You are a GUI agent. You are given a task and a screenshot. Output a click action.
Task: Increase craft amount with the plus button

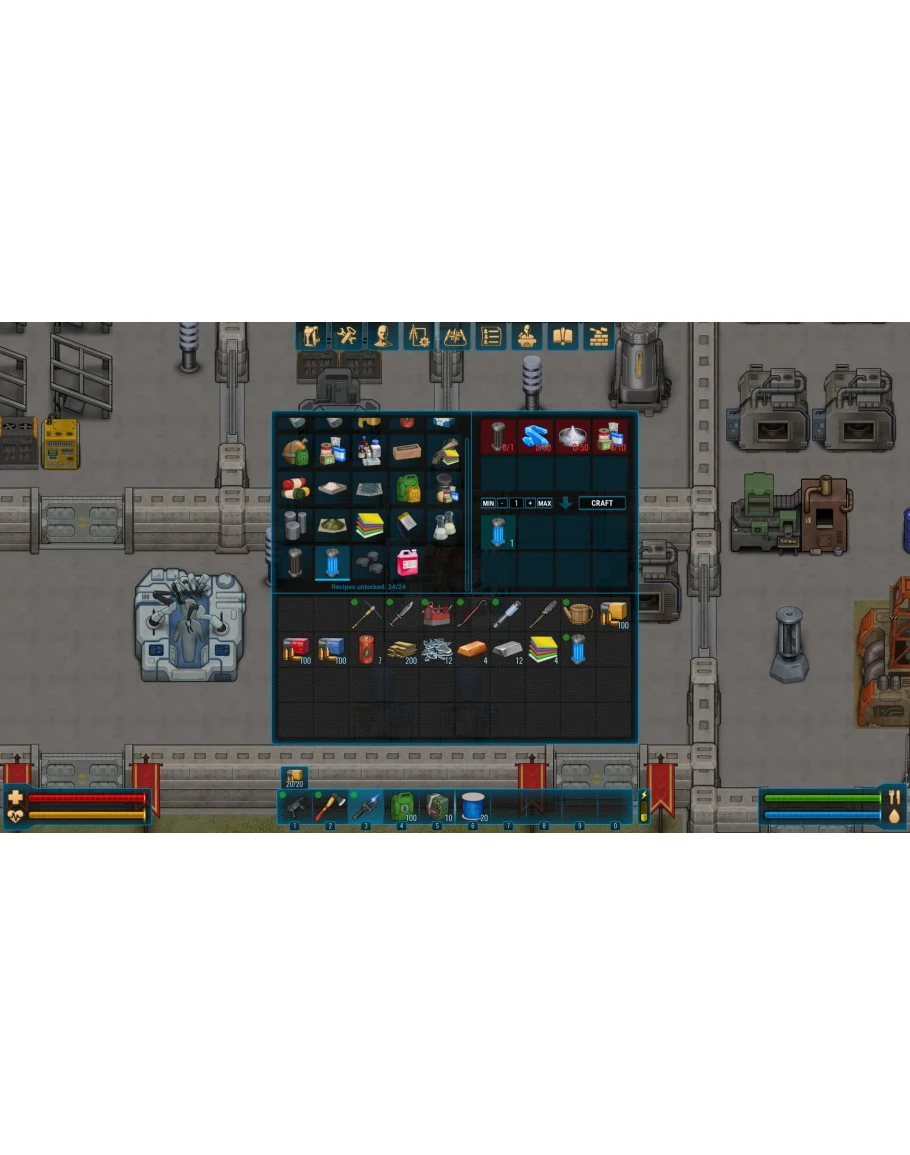[530, 503]
